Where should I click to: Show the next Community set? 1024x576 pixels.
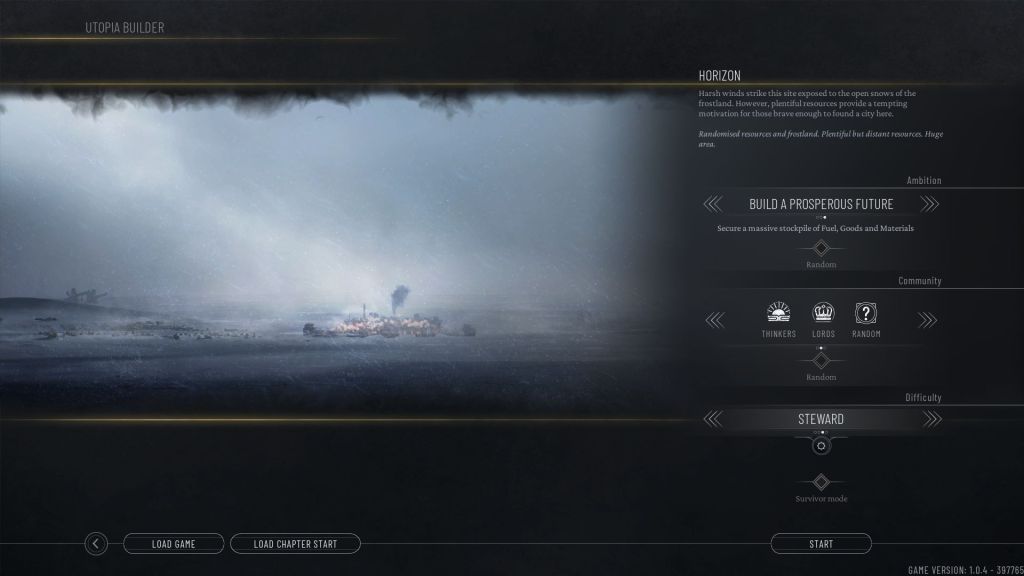pos(929,320)
